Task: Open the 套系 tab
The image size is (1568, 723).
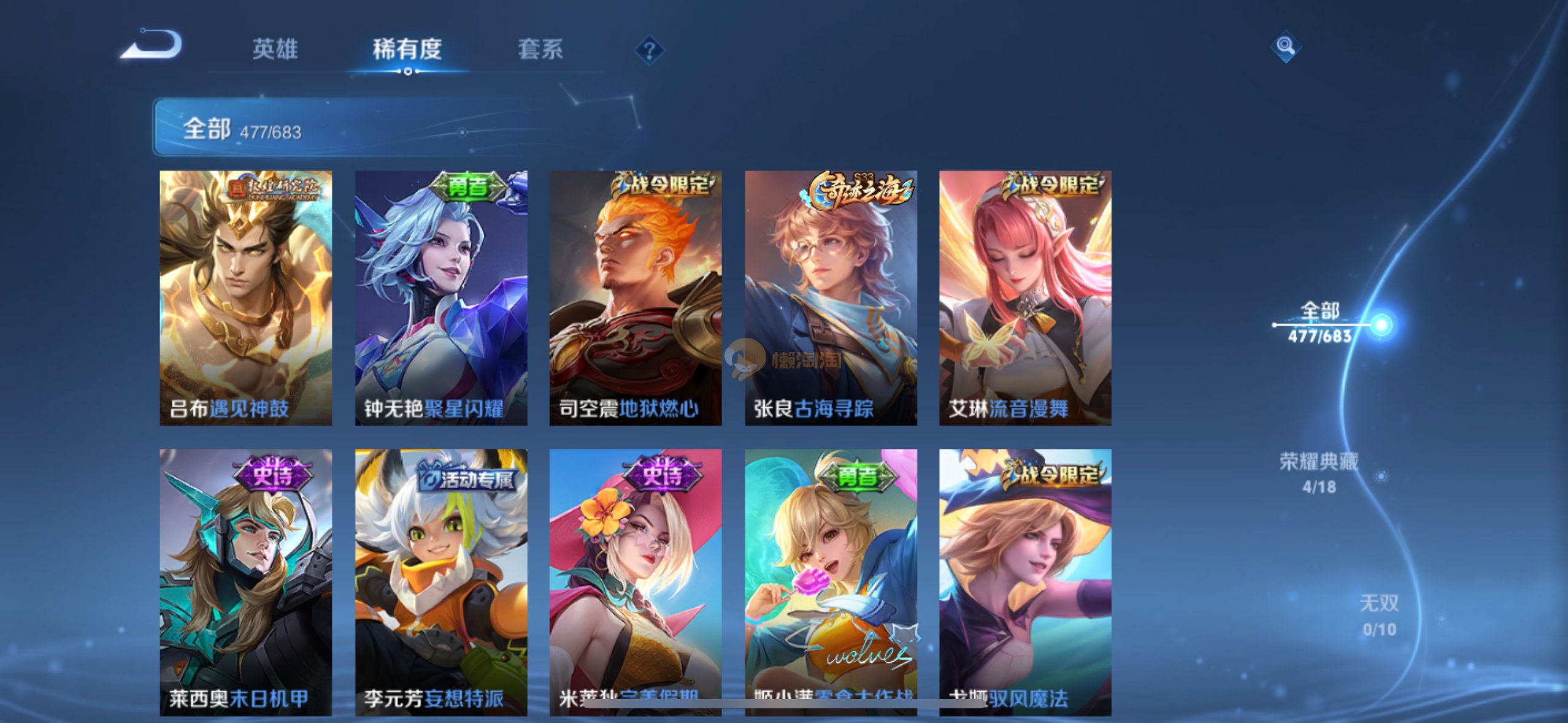Action: [540, 49]
